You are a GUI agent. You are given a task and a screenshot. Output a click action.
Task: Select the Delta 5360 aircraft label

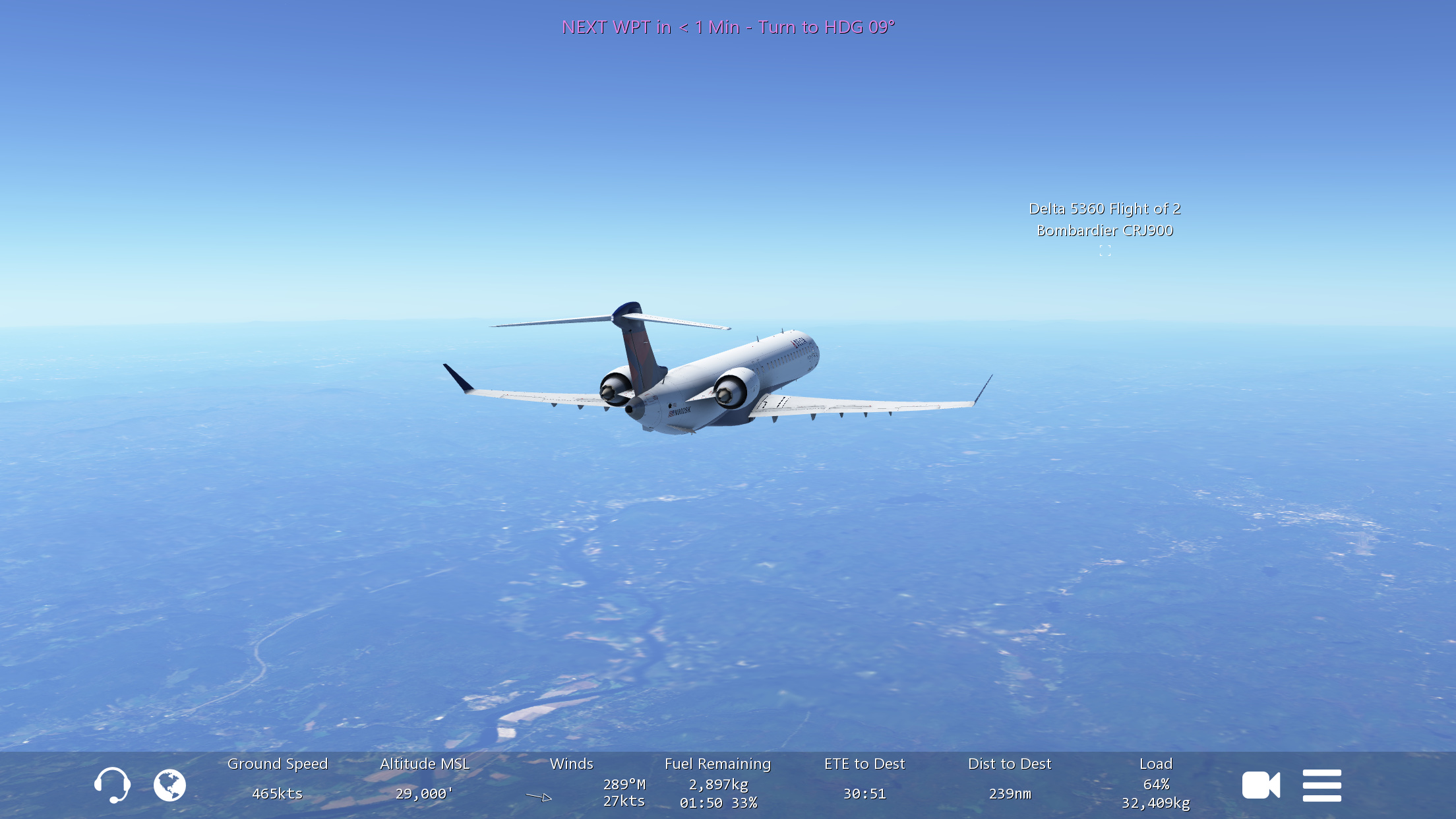pos(1105,220)
